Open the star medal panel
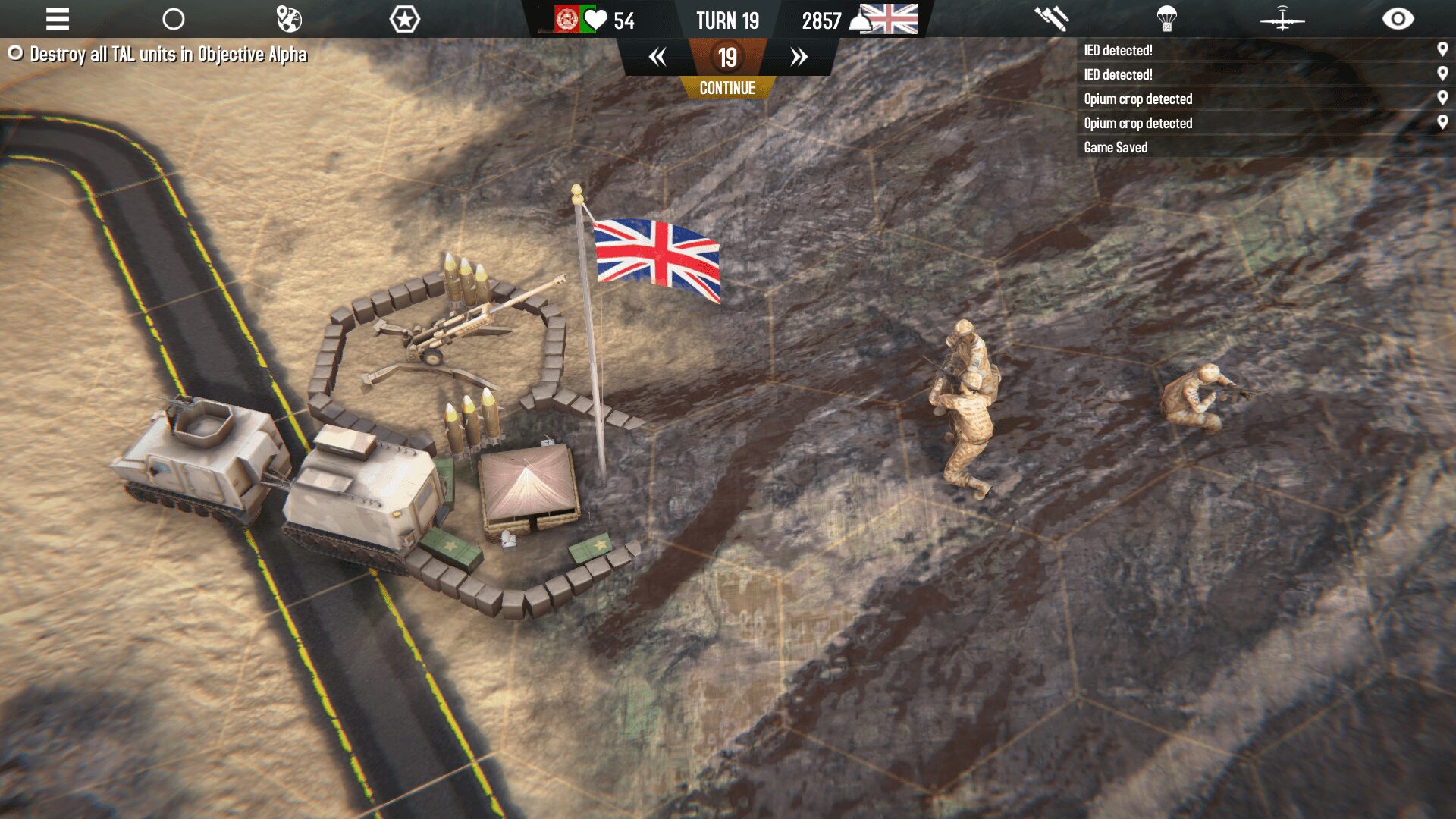The width and height of the screenshot is (1456, 819). (404, 19)
